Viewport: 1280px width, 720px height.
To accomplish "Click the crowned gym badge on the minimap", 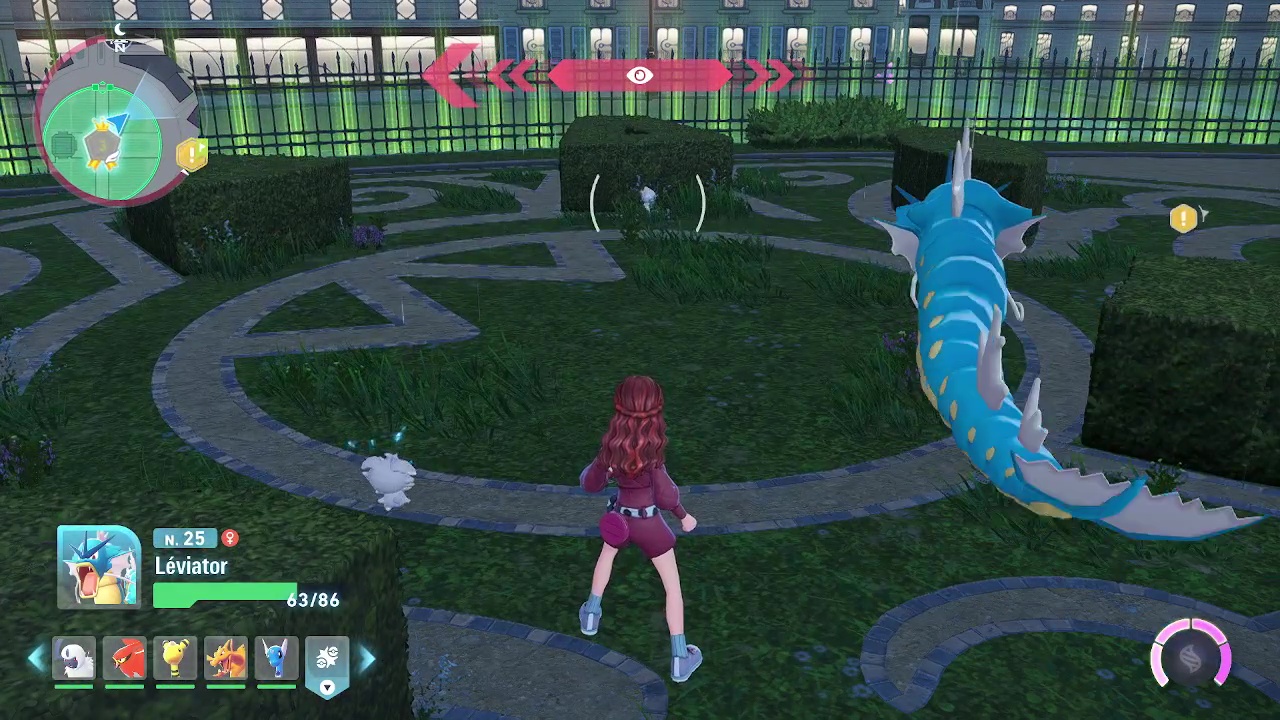I will click(100, 143).
